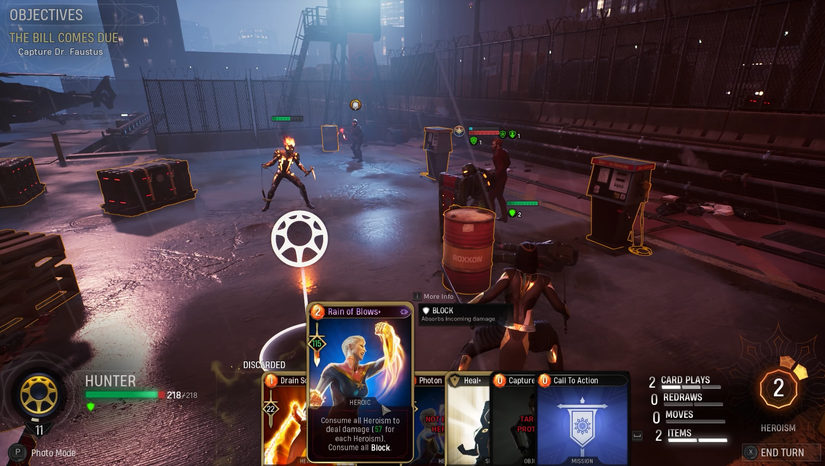
Task: Target the enemy at the white reticle
Action: point(299,239)
